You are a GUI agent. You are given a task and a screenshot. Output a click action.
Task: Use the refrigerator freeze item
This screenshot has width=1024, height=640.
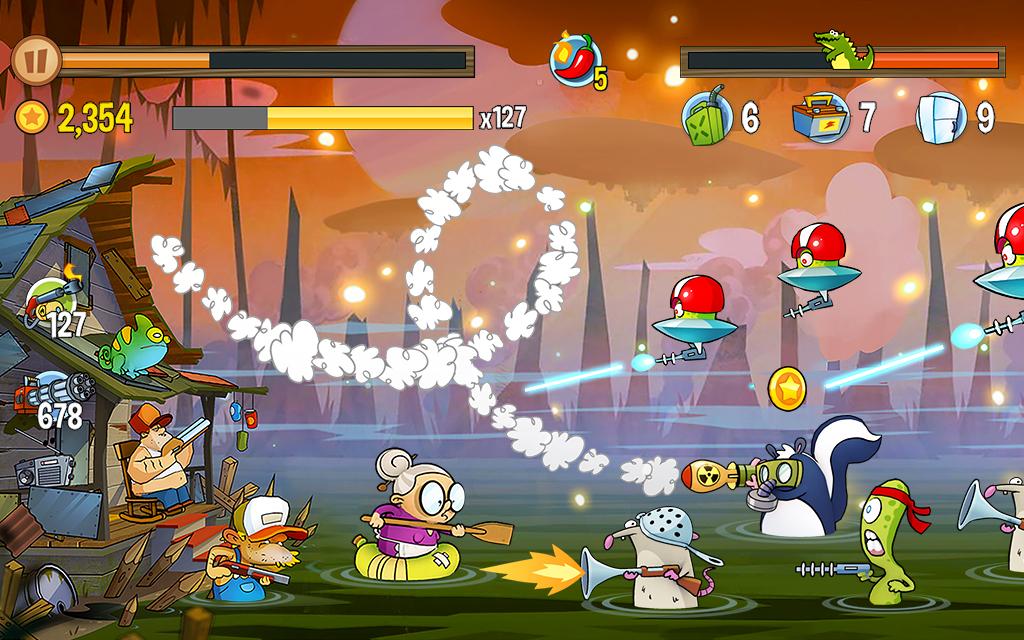pyautogui.click(x=941, y=118)
